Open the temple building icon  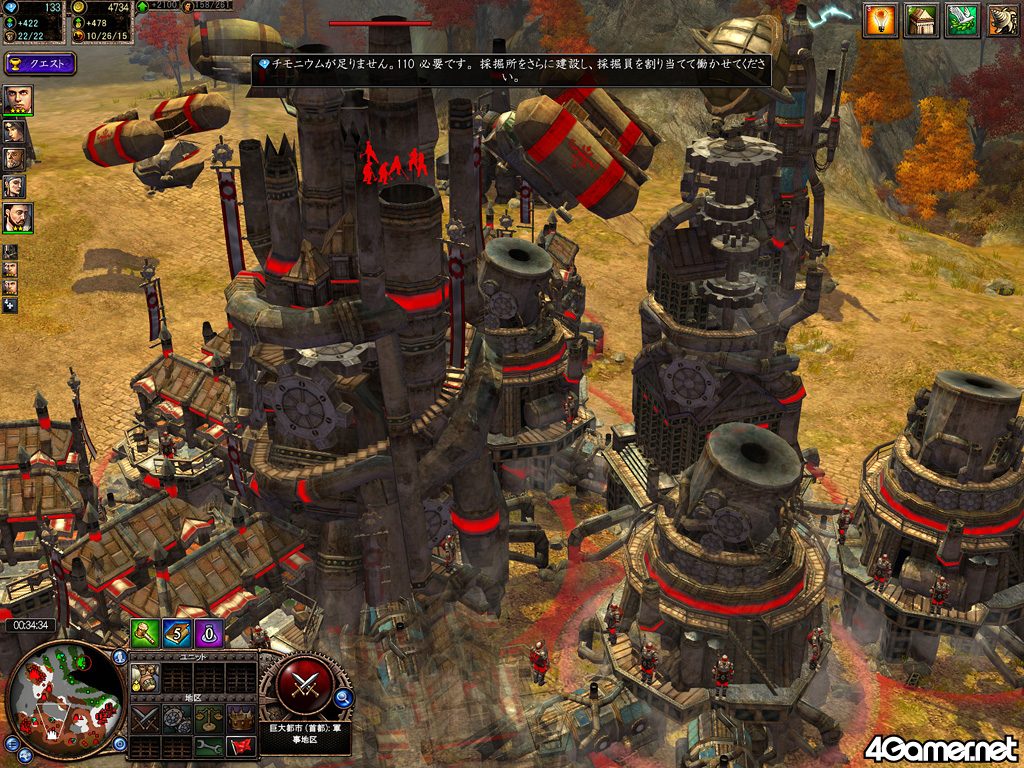920,20
